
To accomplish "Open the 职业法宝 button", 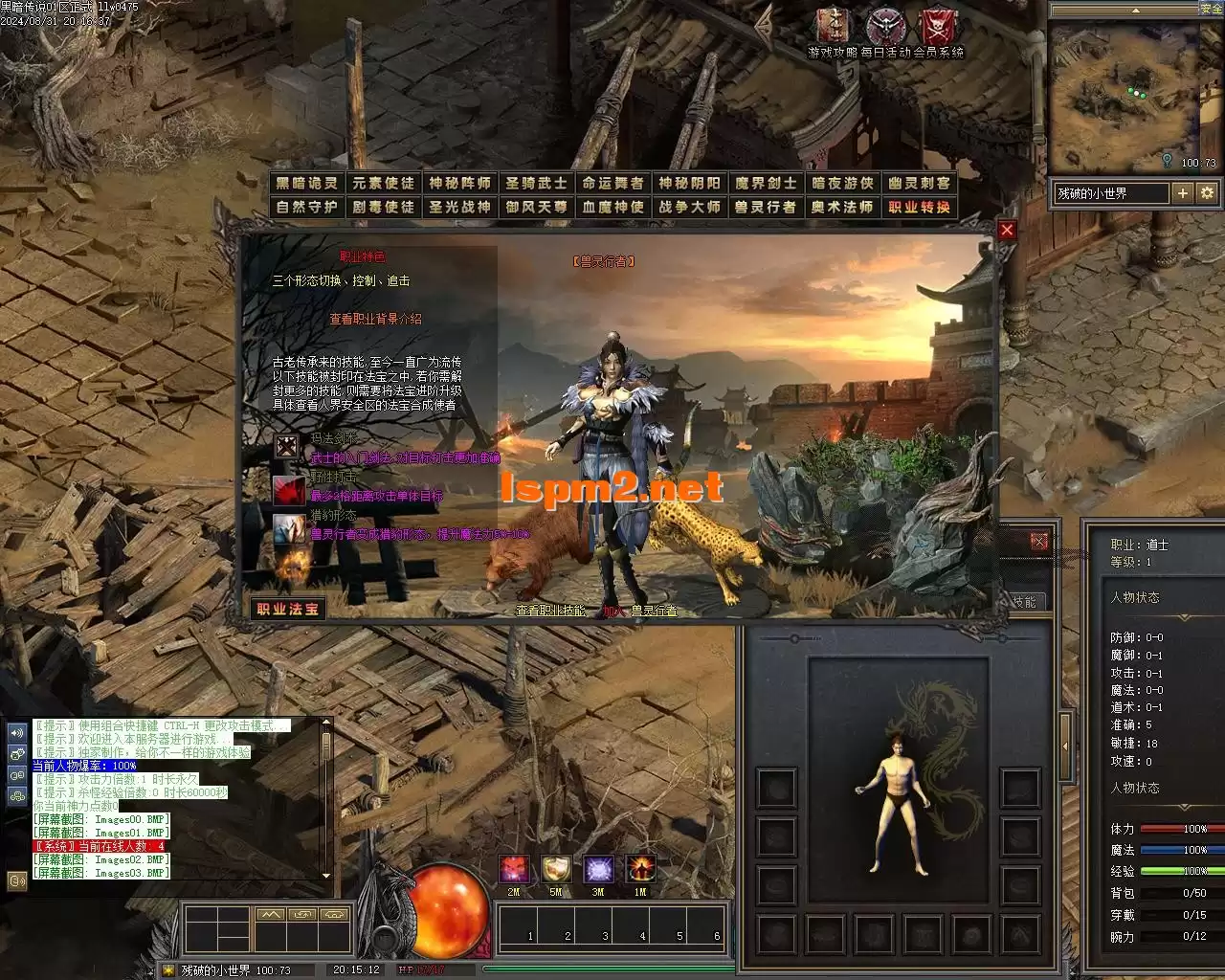I will click(x=286, y=609).
